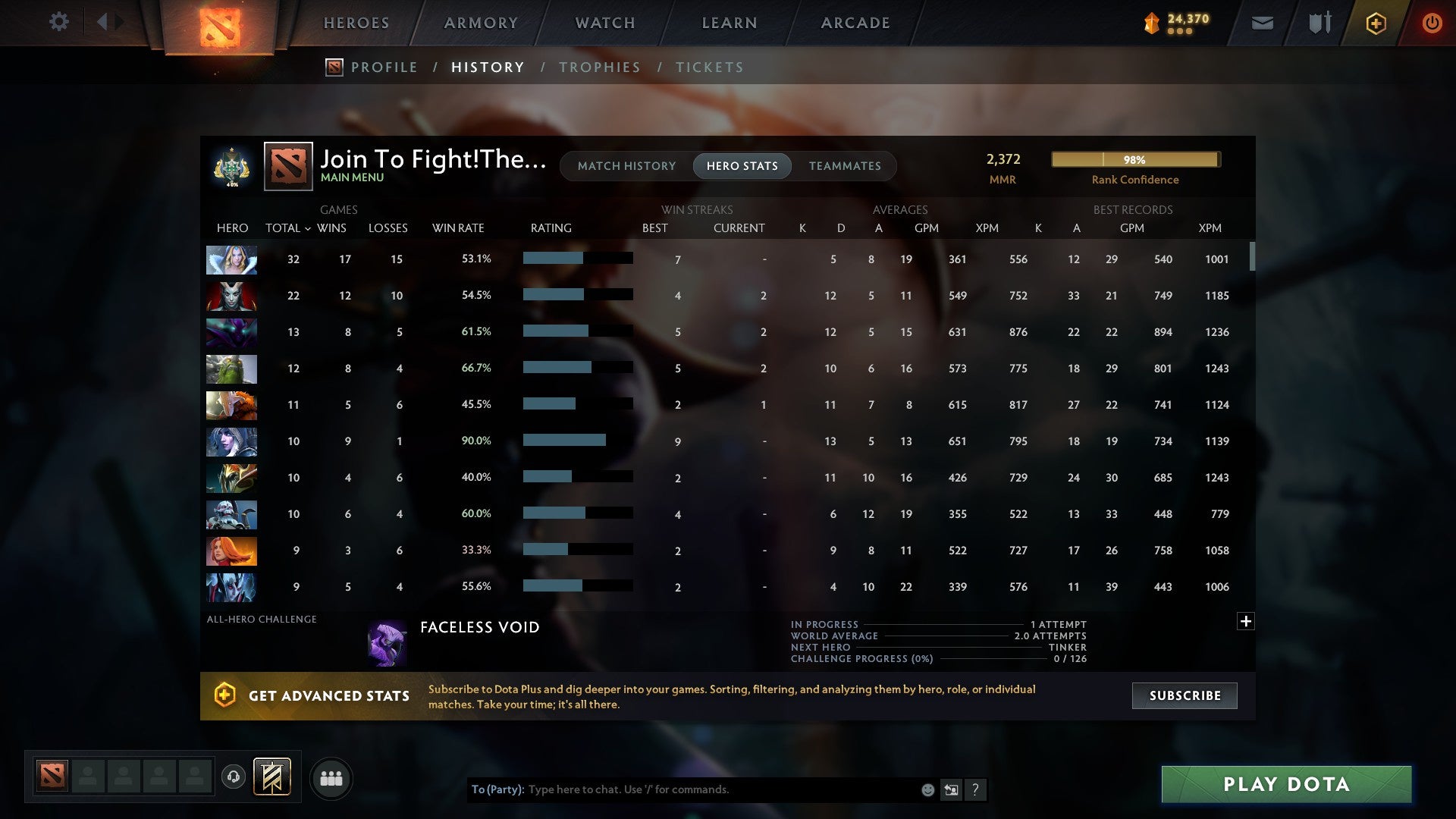Select the Crystal Maiden hero portrait

click(x=231, y=259)
